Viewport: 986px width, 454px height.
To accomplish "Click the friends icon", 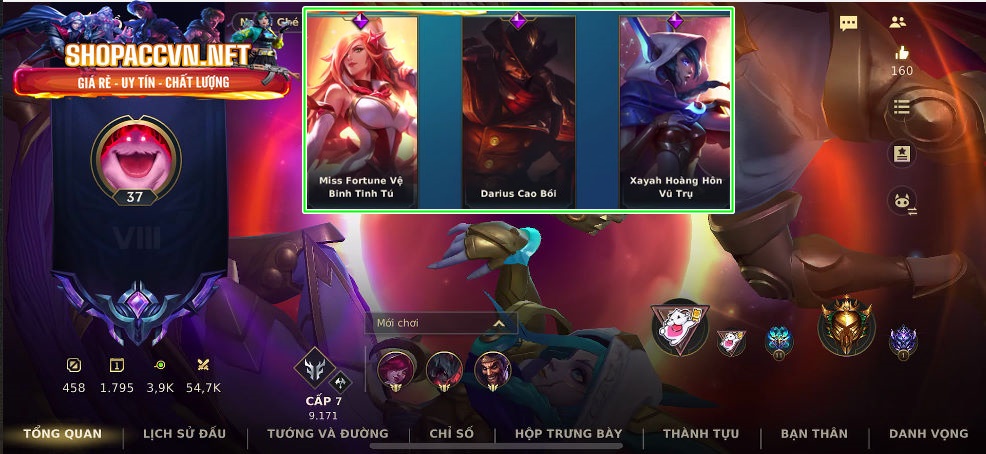I will pos(897,22).
